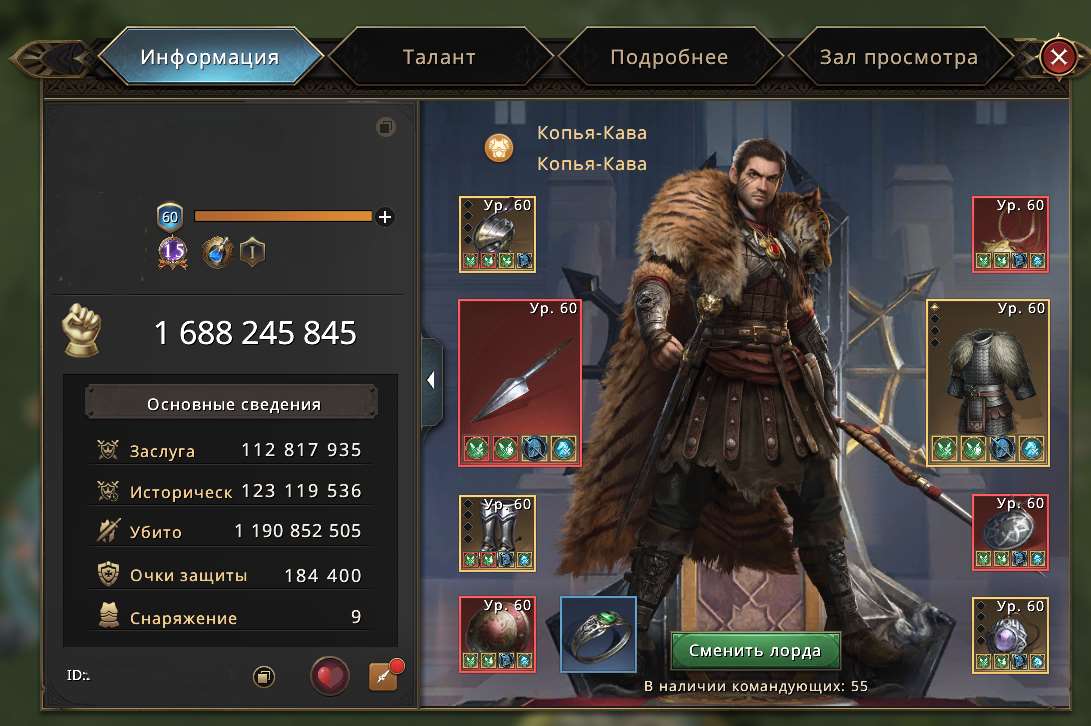Screen dimensions: 1091x726
Task: Open the leg greaves equipment slot
Action: (x=497, y=532)
